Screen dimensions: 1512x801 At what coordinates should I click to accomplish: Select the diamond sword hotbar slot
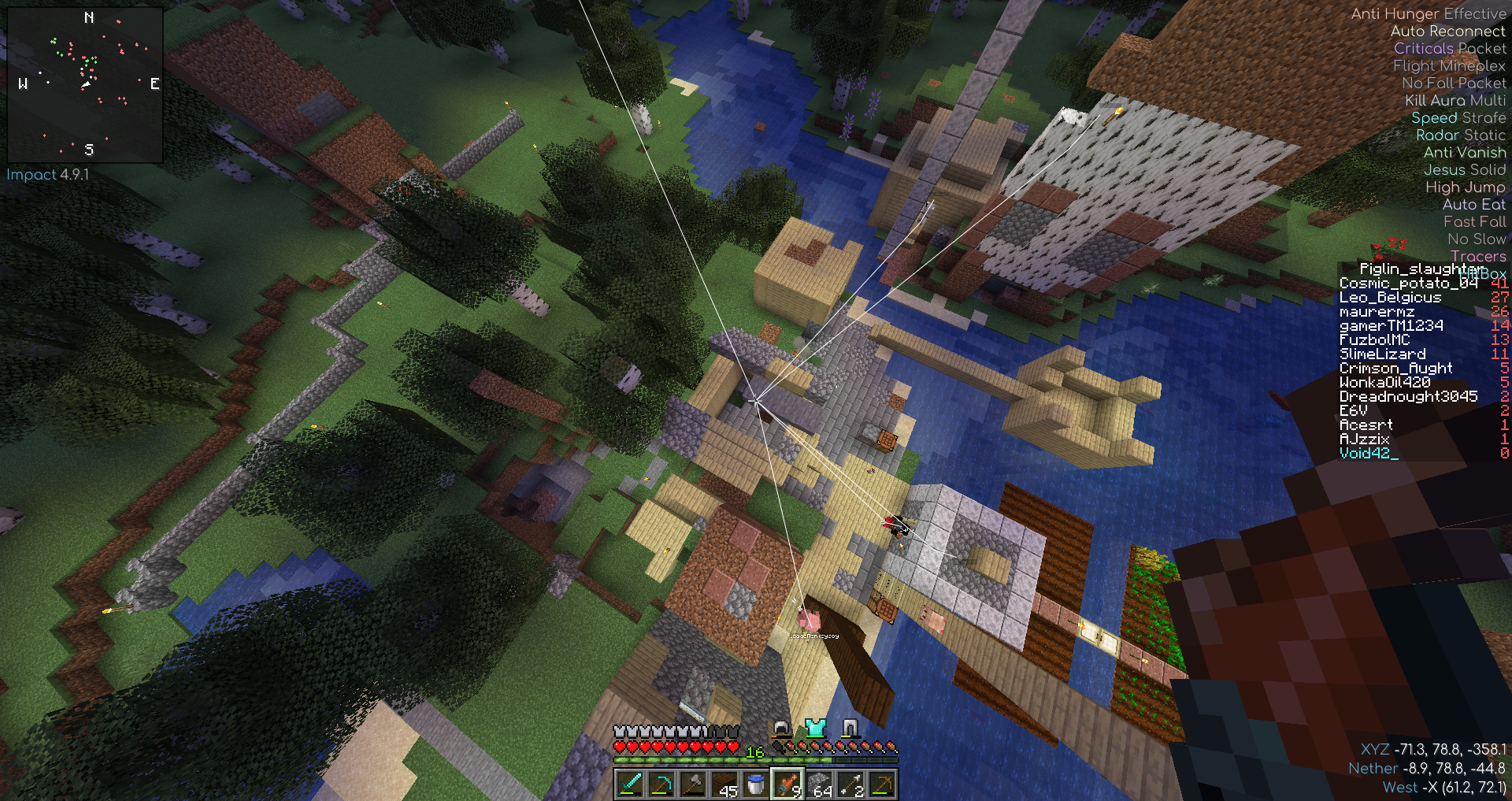pyautogui.click(x=630, y=785)
